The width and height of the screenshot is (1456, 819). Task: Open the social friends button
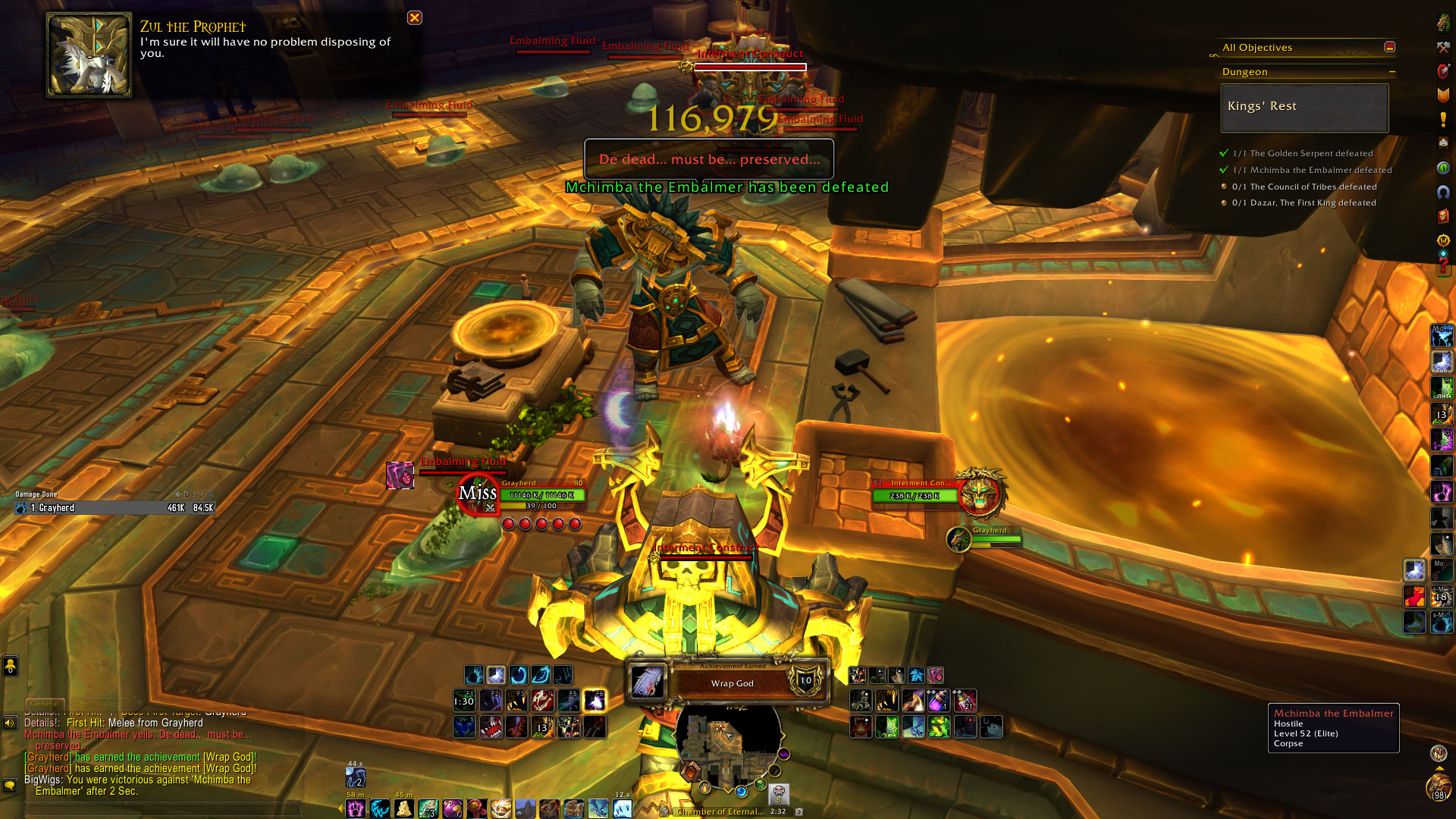(10, 667)
